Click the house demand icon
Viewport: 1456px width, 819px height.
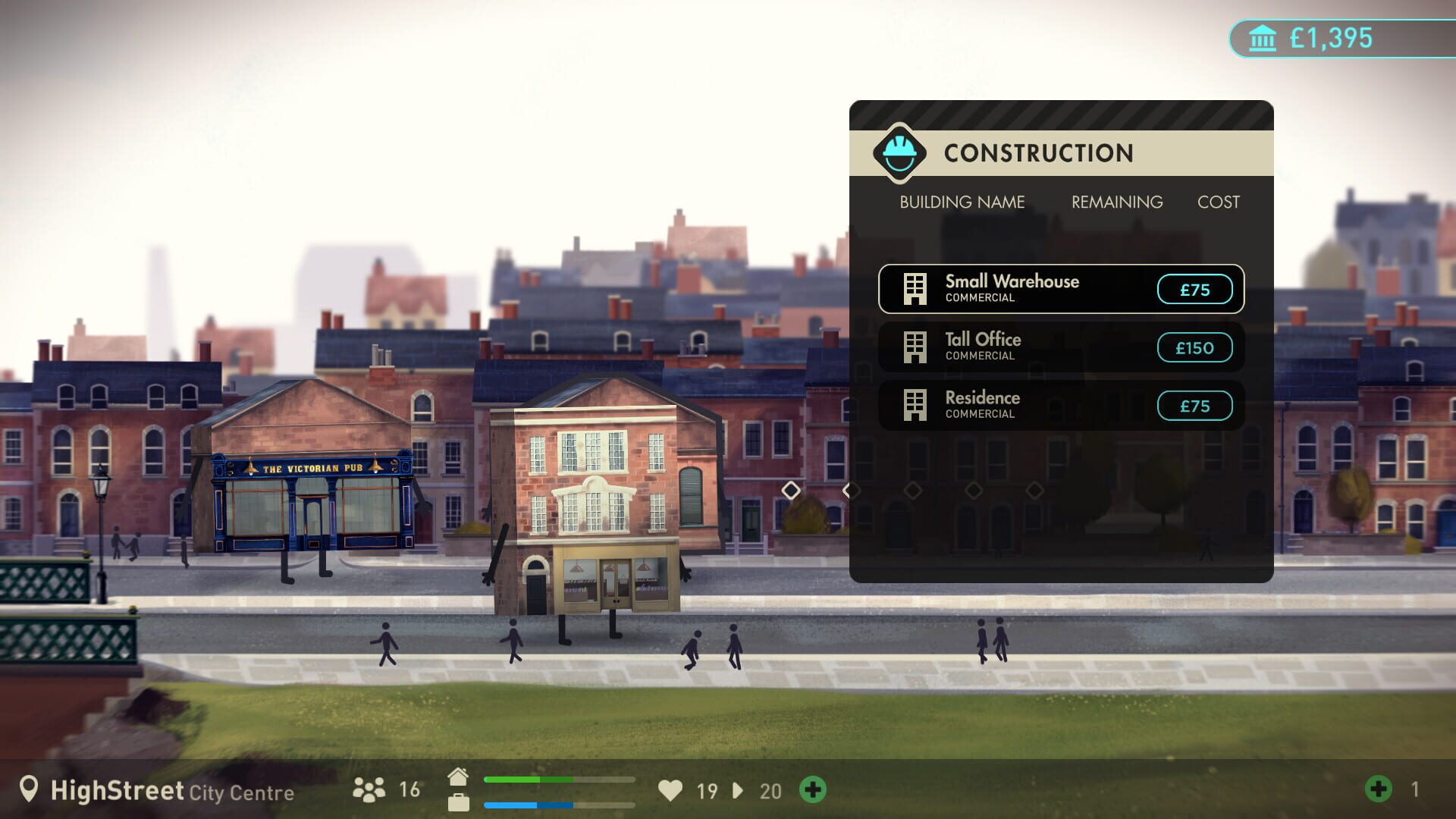coord(458,777)
